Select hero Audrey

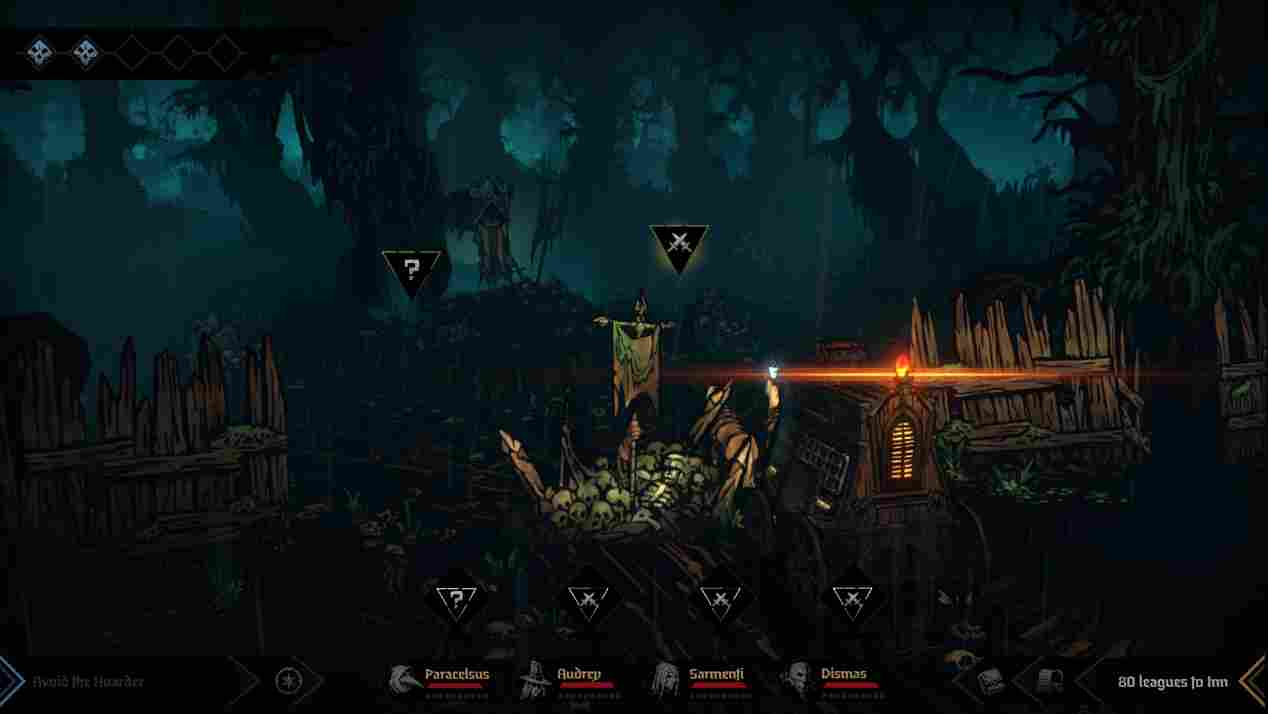pos(567,680)
